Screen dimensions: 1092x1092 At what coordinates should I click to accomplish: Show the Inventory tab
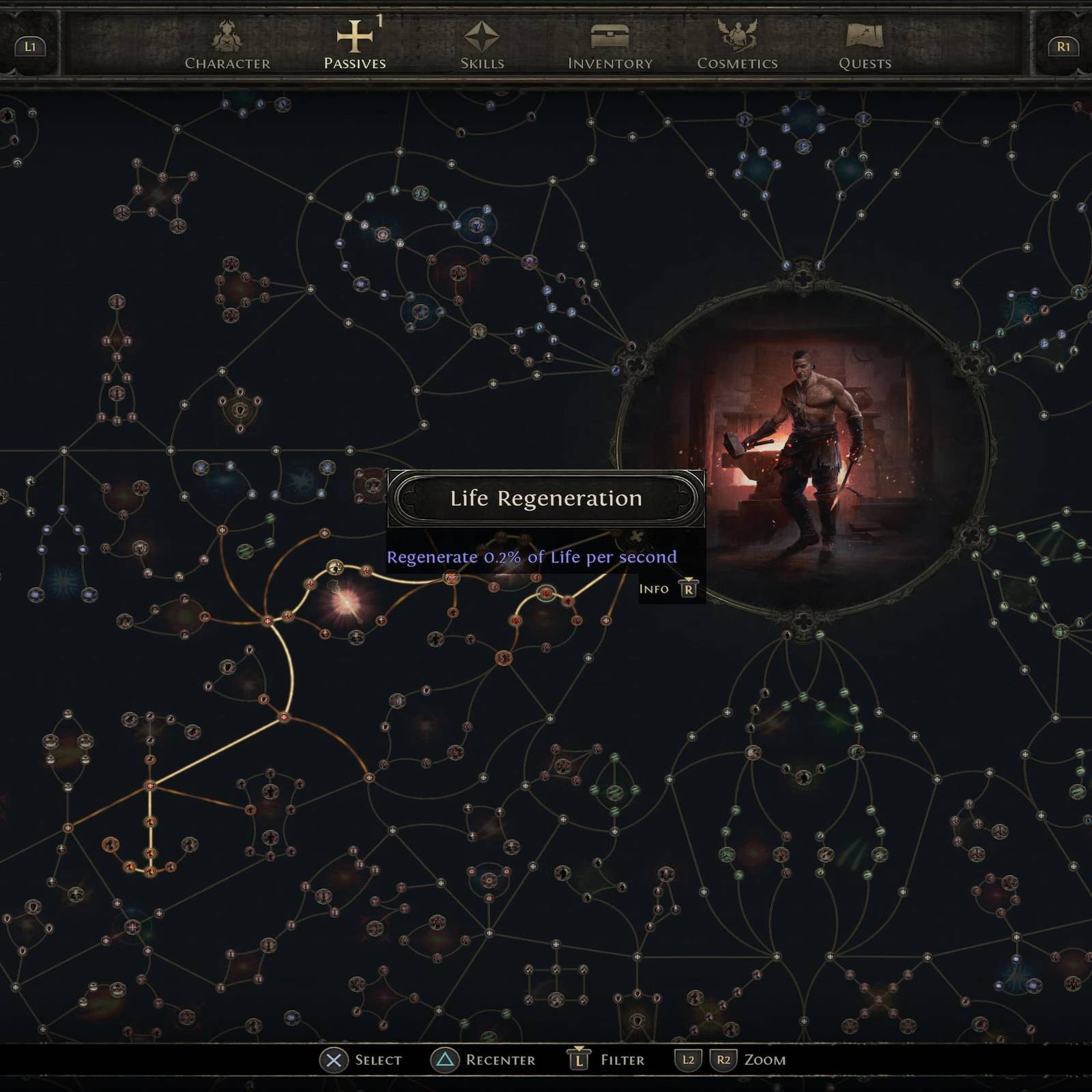[x=610, y=46]
